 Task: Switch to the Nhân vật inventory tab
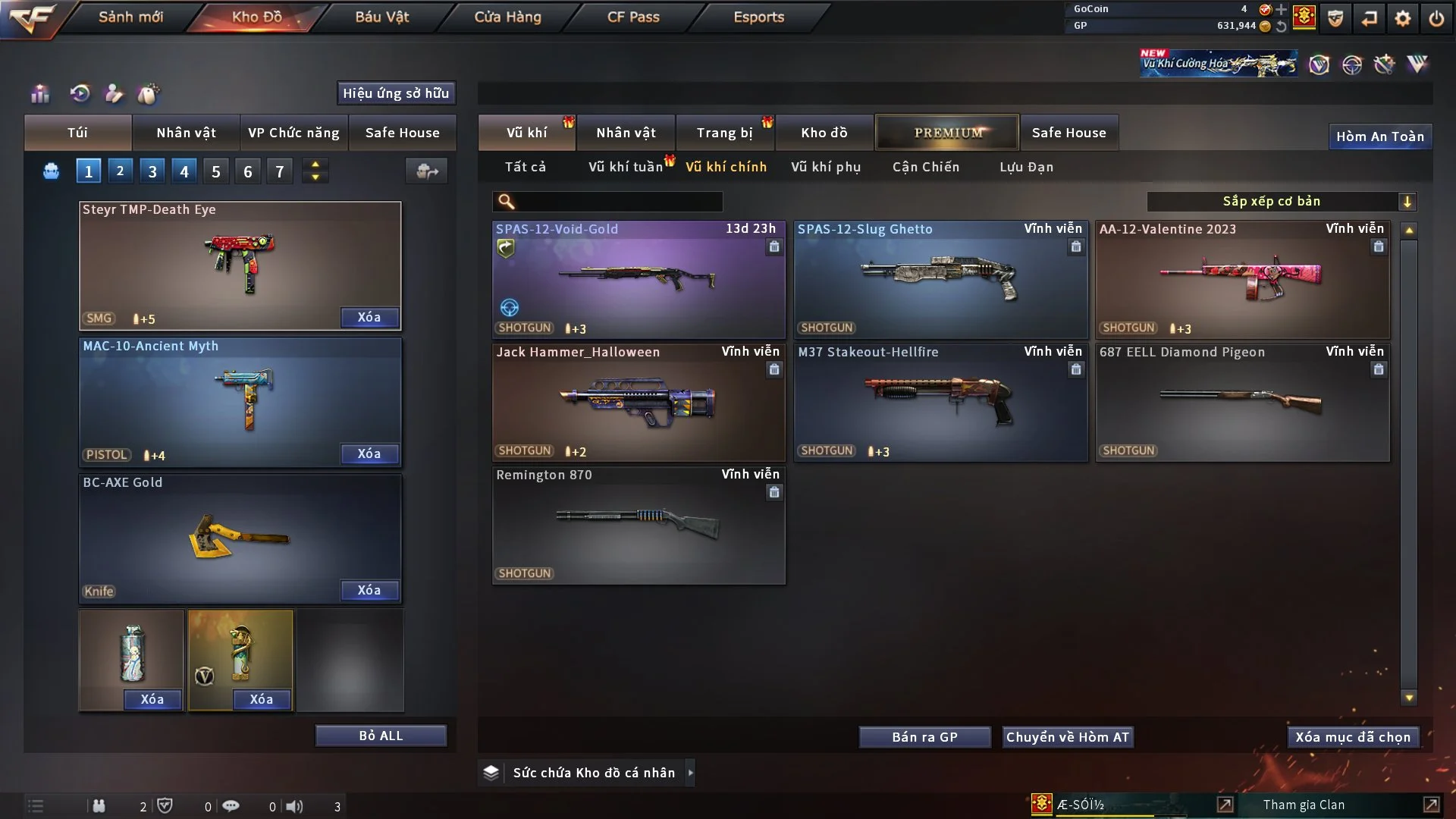pyautogui.click(x=626, y=133)
